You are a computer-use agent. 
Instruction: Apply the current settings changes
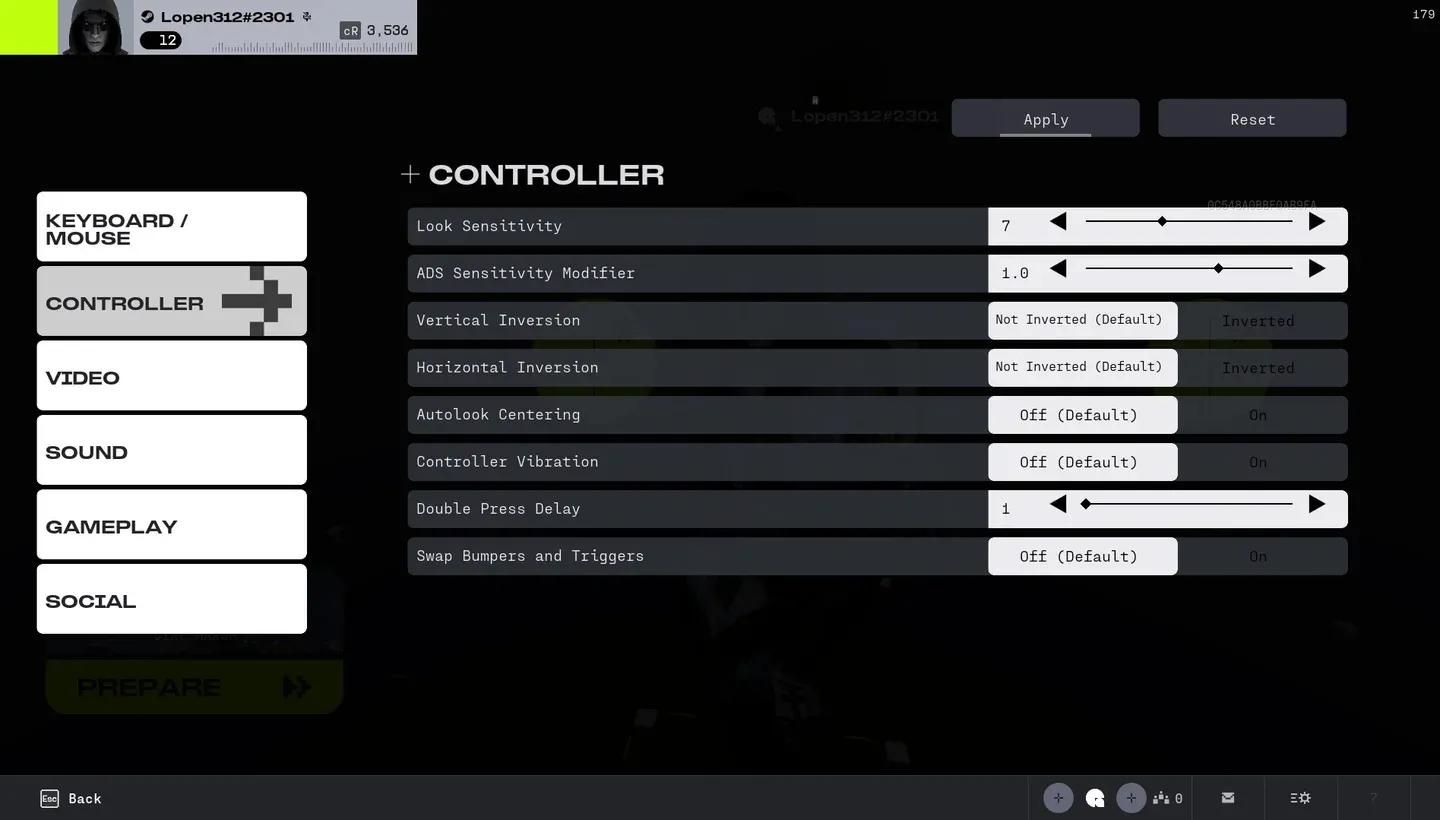pos(1044,118)
